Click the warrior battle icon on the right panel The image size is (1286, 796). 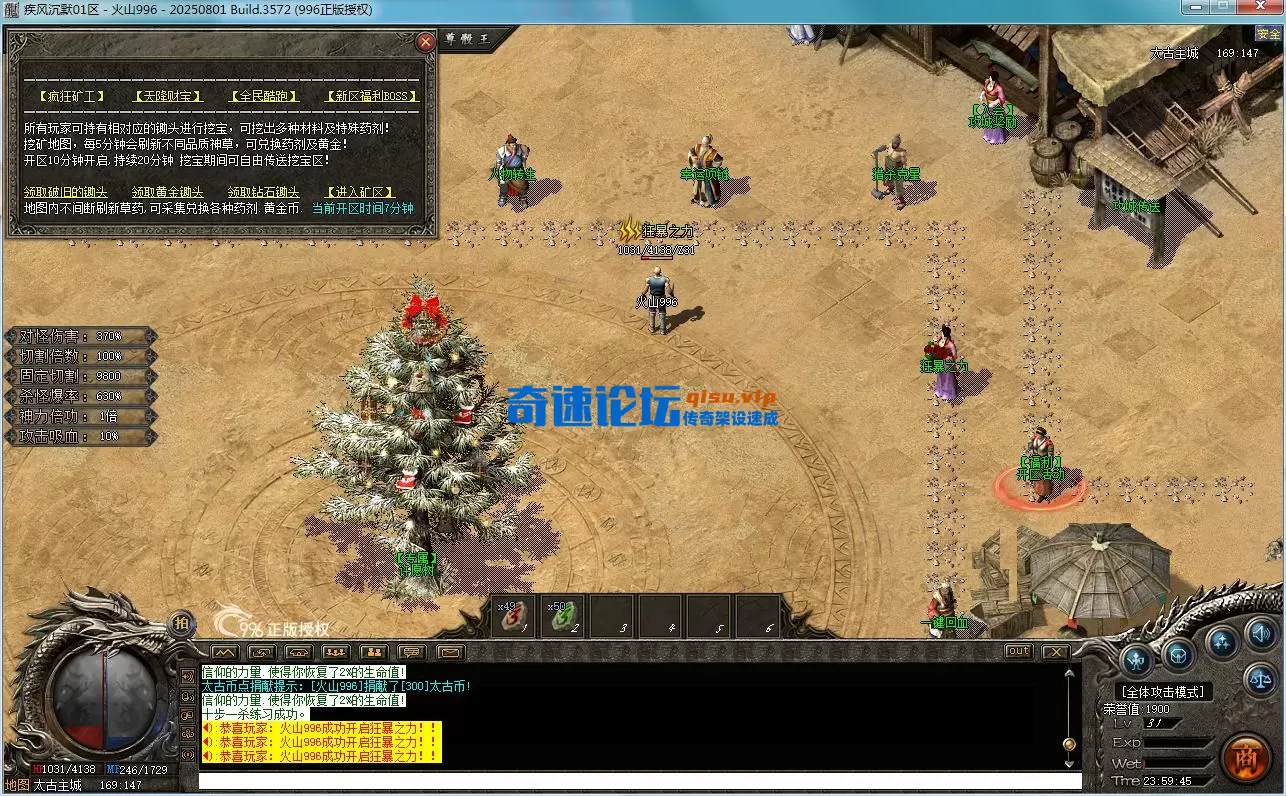[x=1138, y=660]
